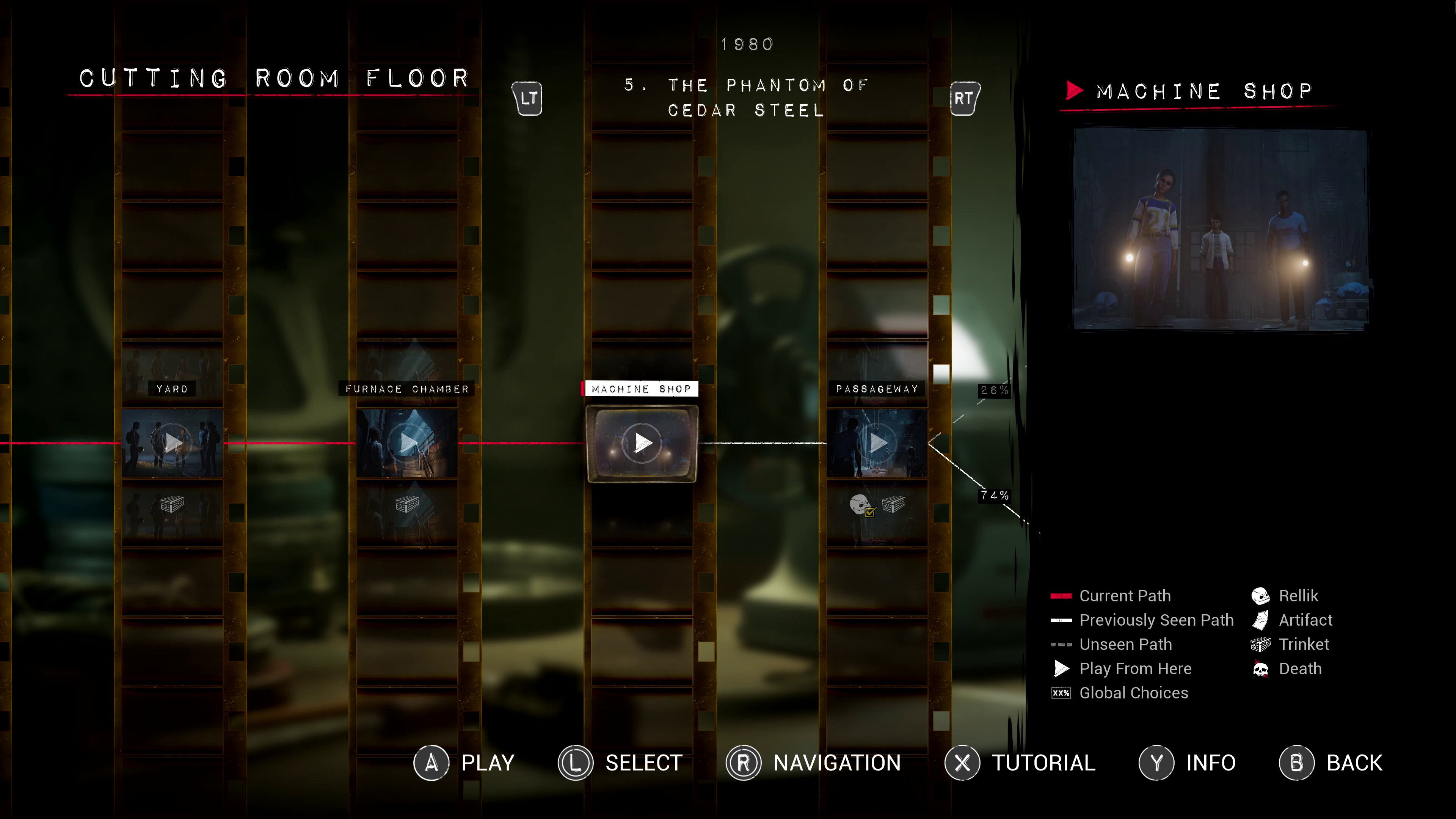Click the Play option in bottom bar
The height and width of the screenshot is (819, 1456).
(464, 763)
